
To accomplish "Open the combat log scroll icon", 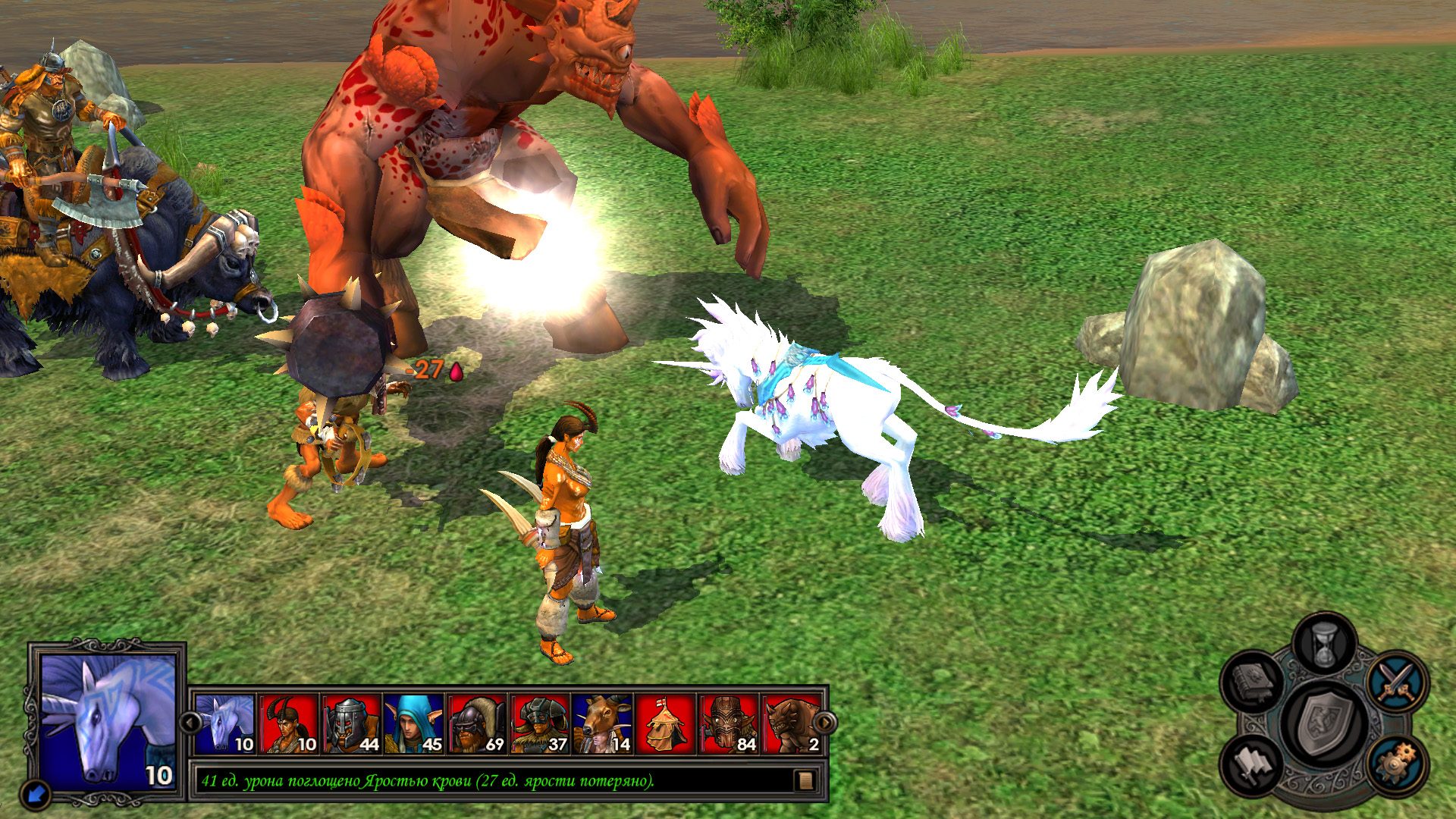I will point(805,780).
